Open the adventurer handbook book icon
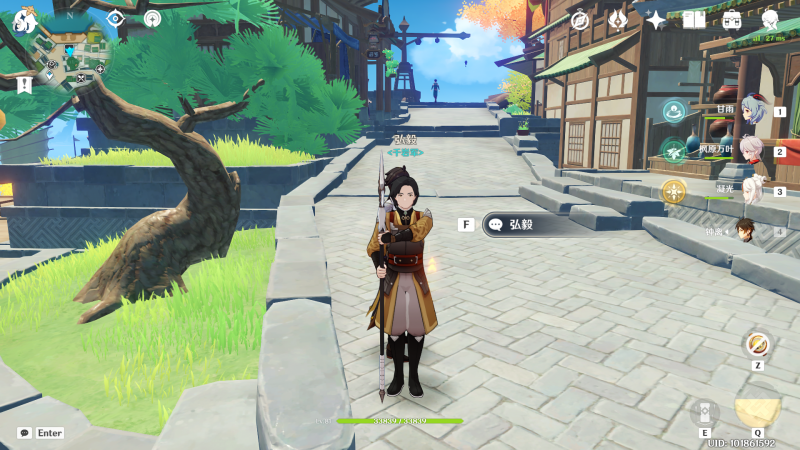Image resolution: width=800 pixels, height=450 pixels. (694, 20)
